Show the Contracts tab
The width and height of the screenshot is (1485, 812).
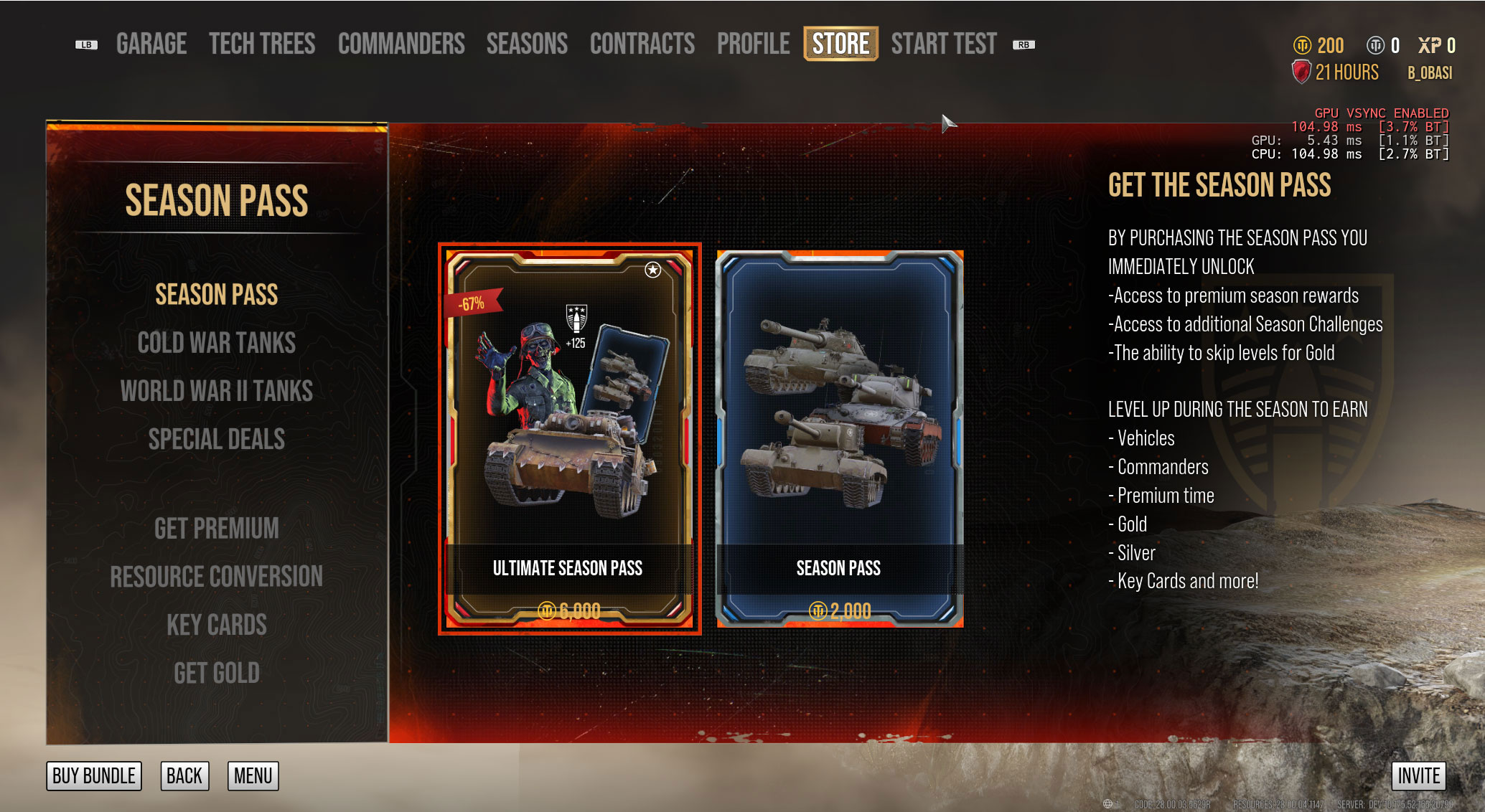pos(642,44)
